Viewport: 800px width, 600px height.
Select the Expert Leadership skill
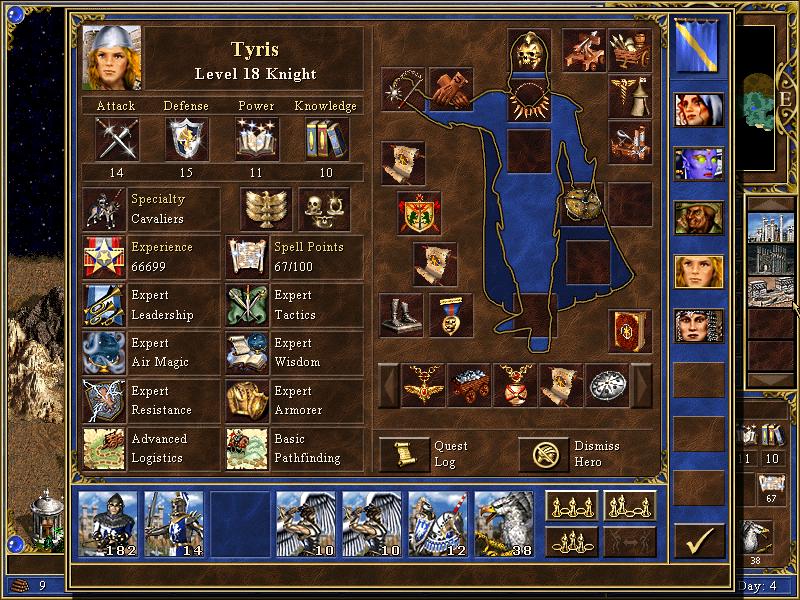click(104, 305)
